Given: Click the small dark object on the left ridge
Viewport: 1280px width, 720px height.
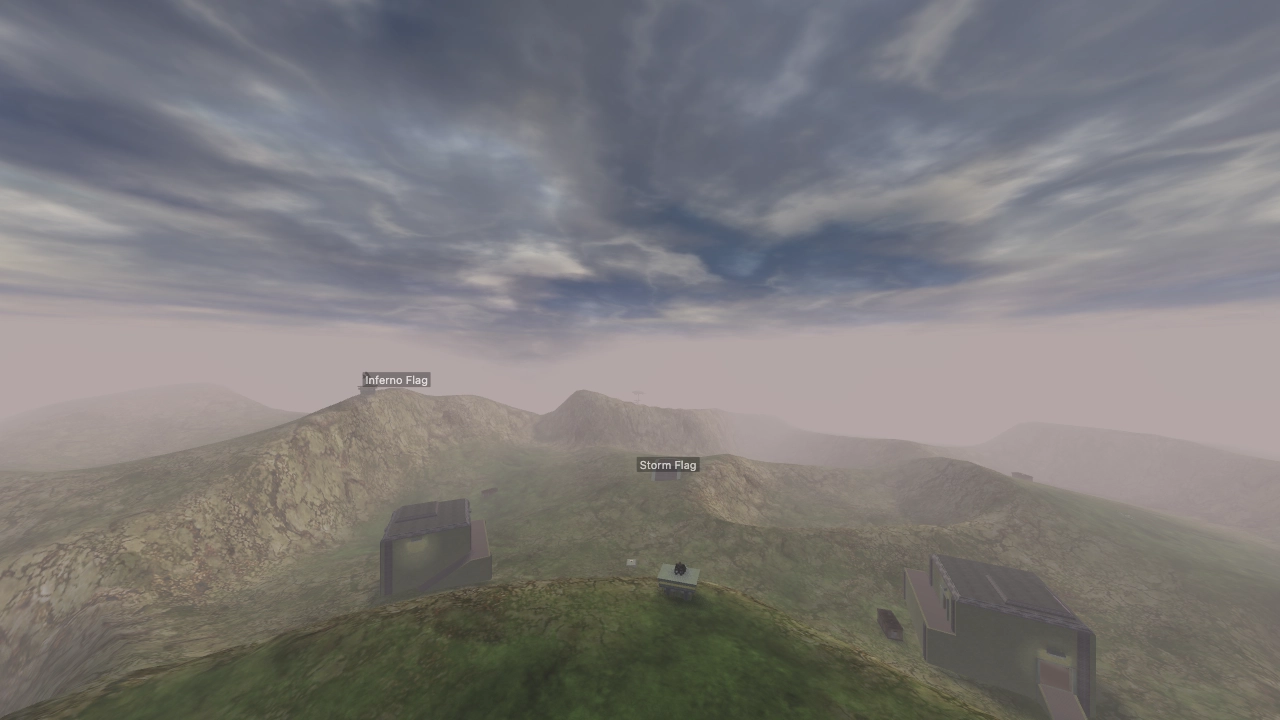Looking at the screenshot, I should [490, 489].
